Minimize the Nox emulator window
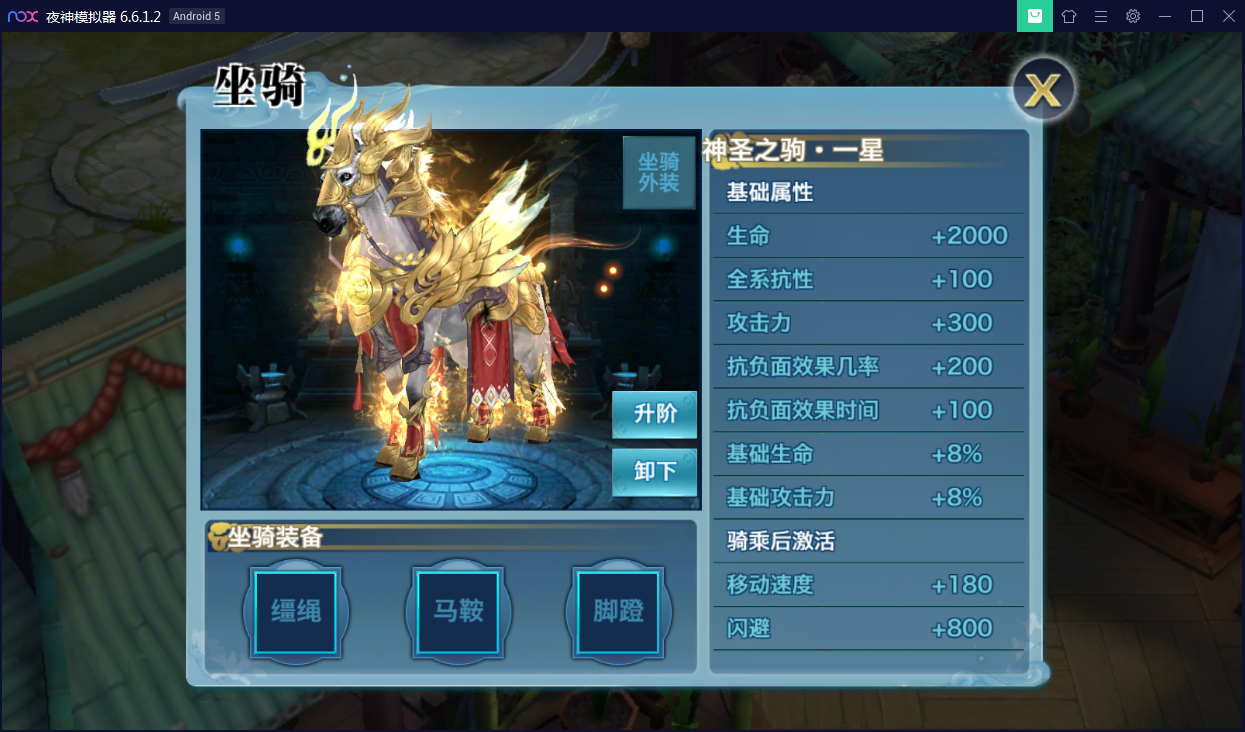The width and height of the screenshot is (1245, 732). [x=1164, y=16]
